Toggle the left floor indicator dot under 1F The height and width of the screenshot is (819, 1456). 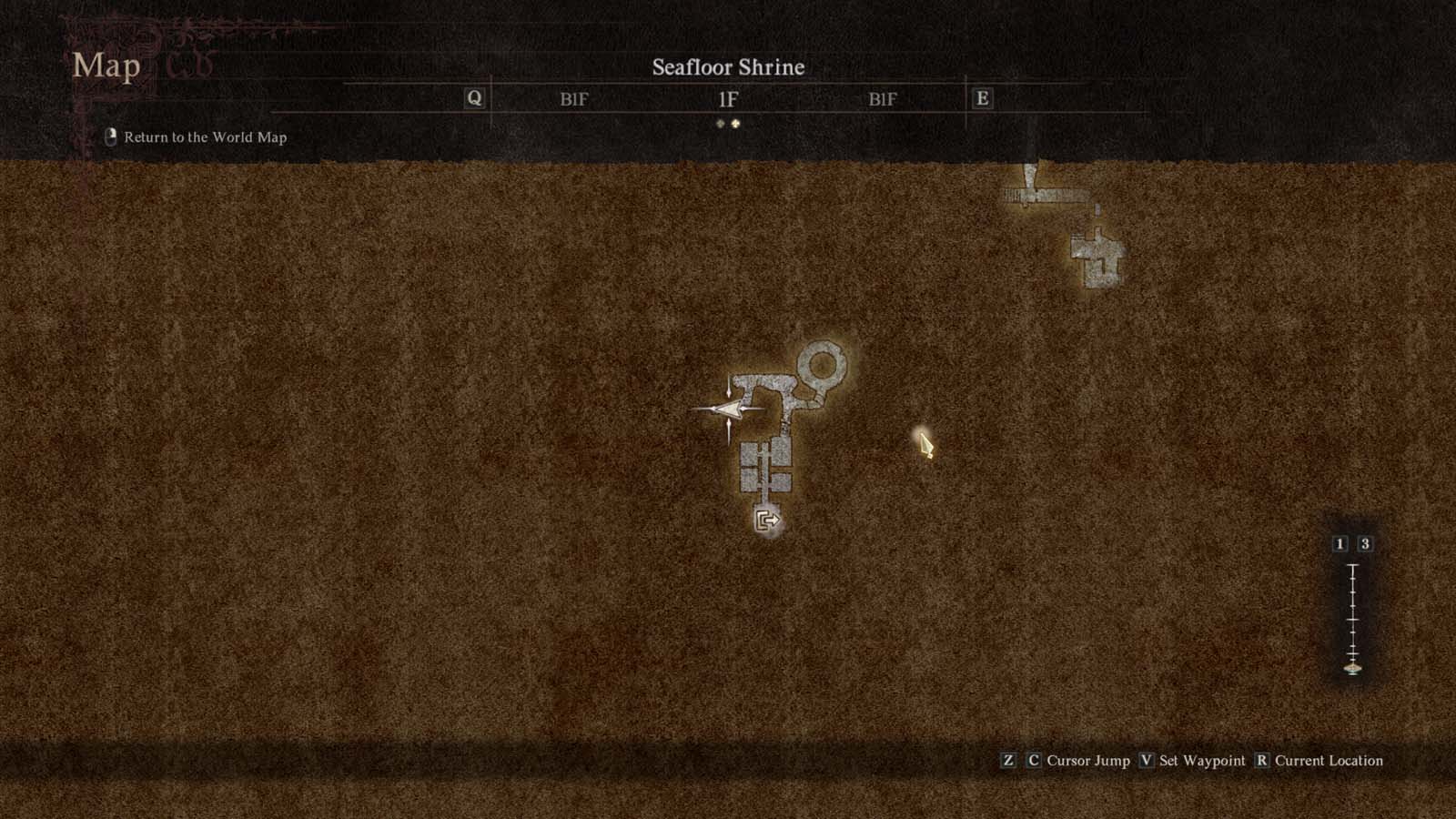pos(719,123)
